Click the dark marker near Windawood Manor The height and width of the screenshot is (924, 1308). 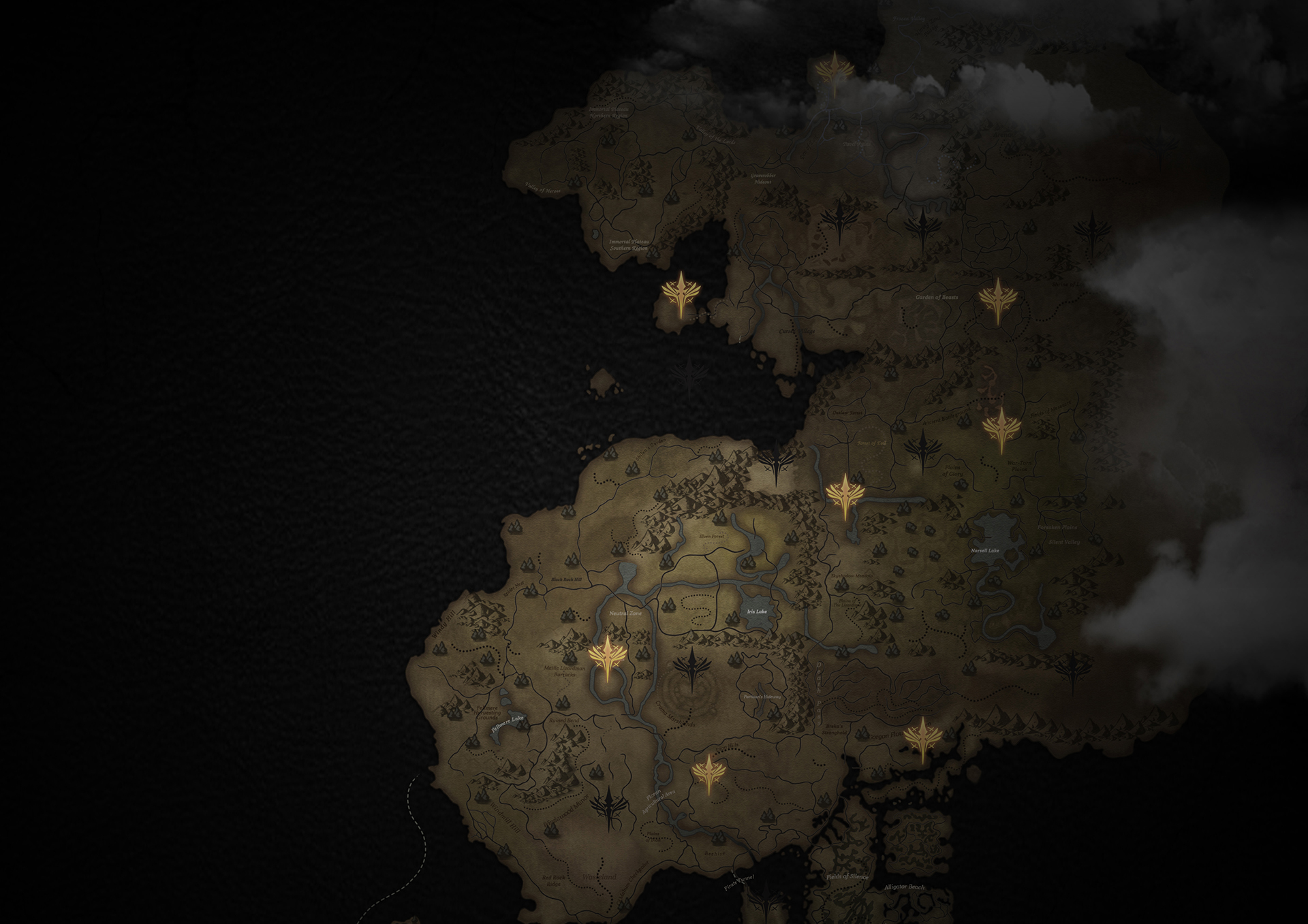[x=608, y=808]
